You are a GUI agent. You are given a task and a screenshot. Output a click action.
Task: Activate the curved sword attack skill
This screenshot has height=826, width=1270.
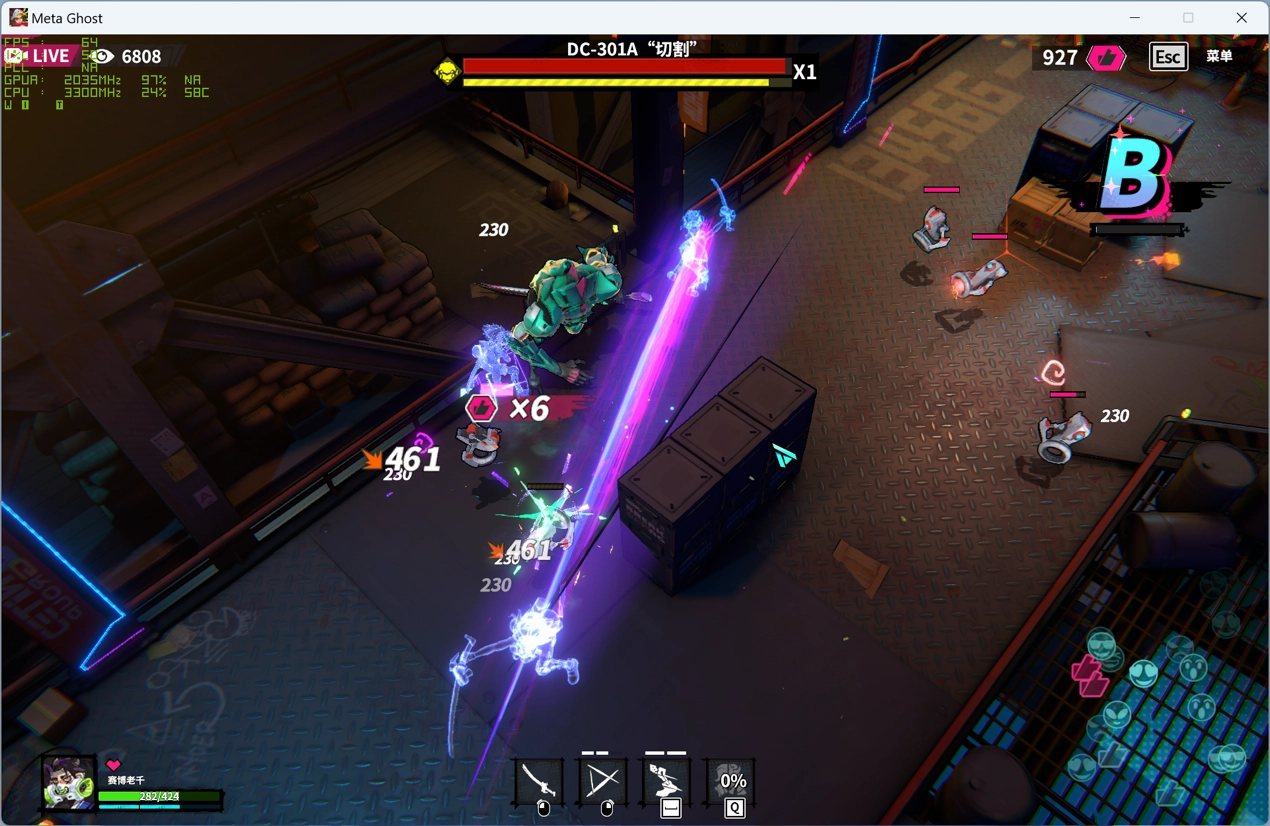pos(539,780)
